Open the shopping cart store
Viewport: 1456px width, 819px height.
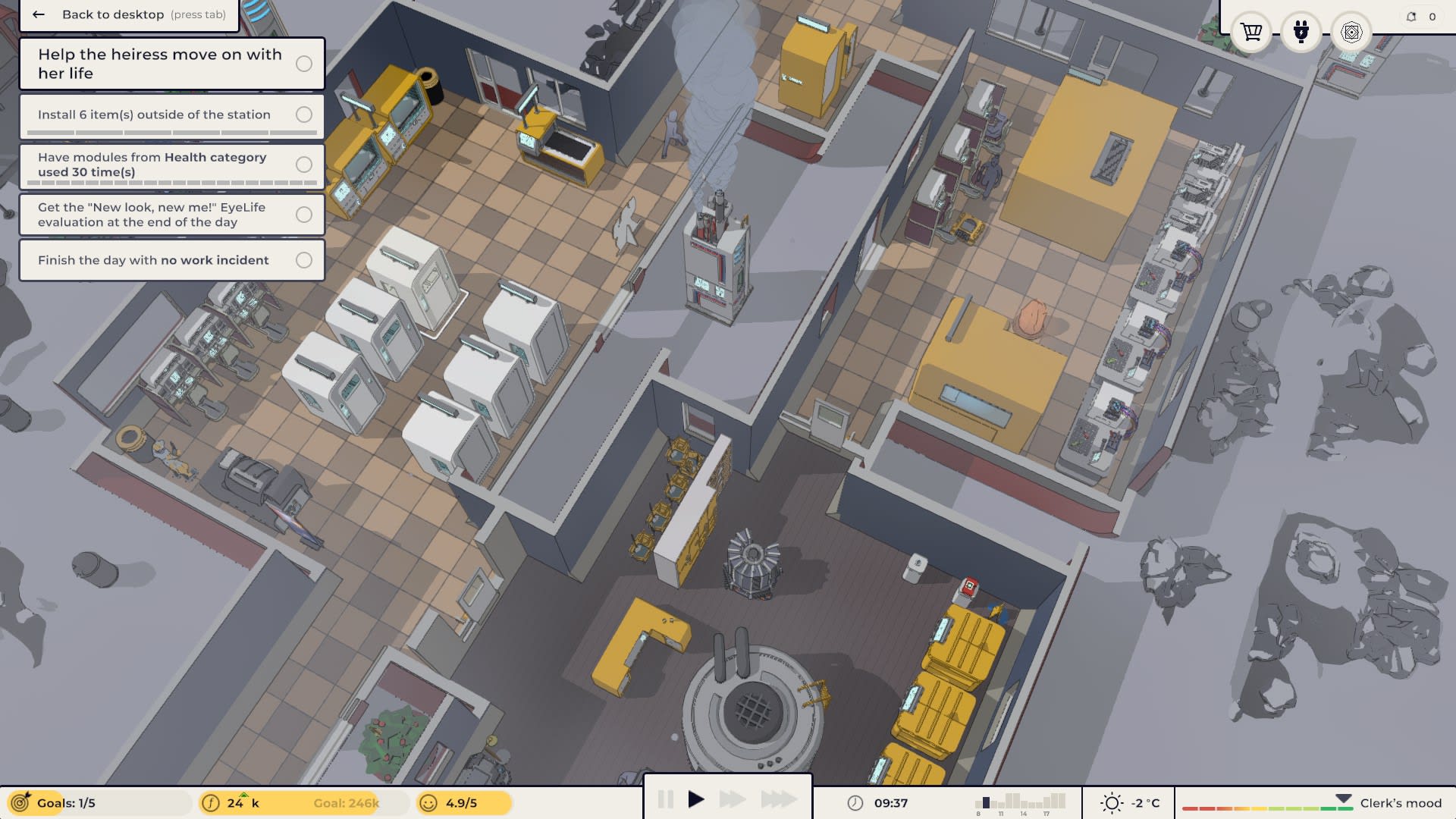coord(1251,33)
